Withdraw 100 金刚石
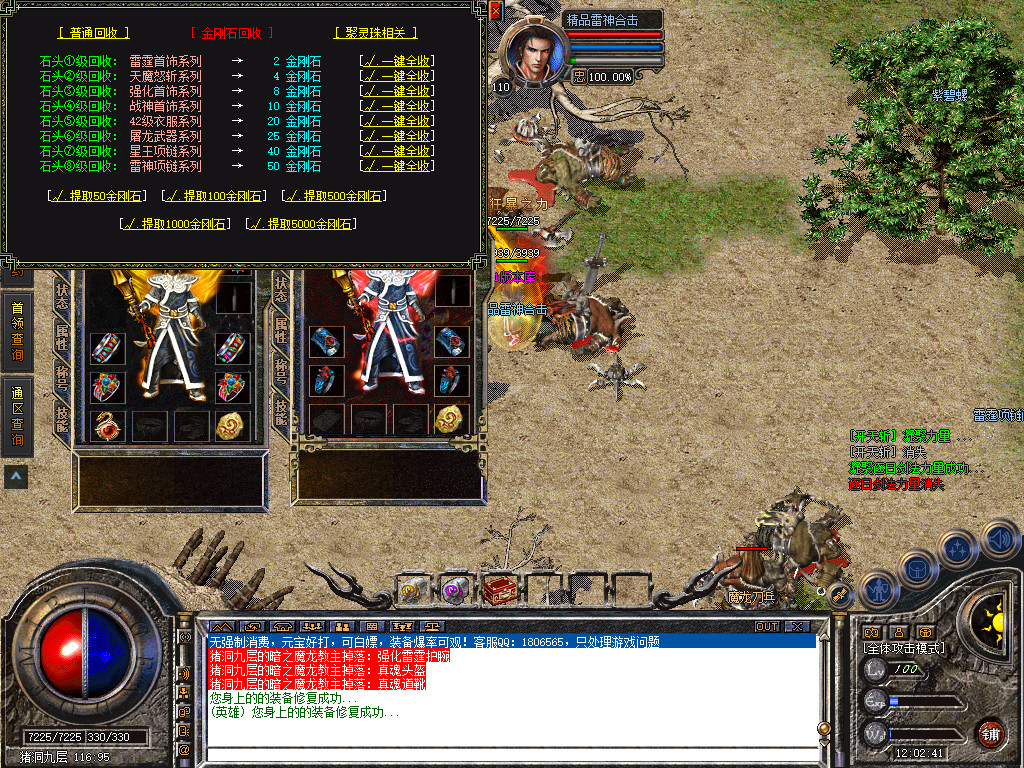Viewport: 1024px width, 768px height. tap(215, 196)
